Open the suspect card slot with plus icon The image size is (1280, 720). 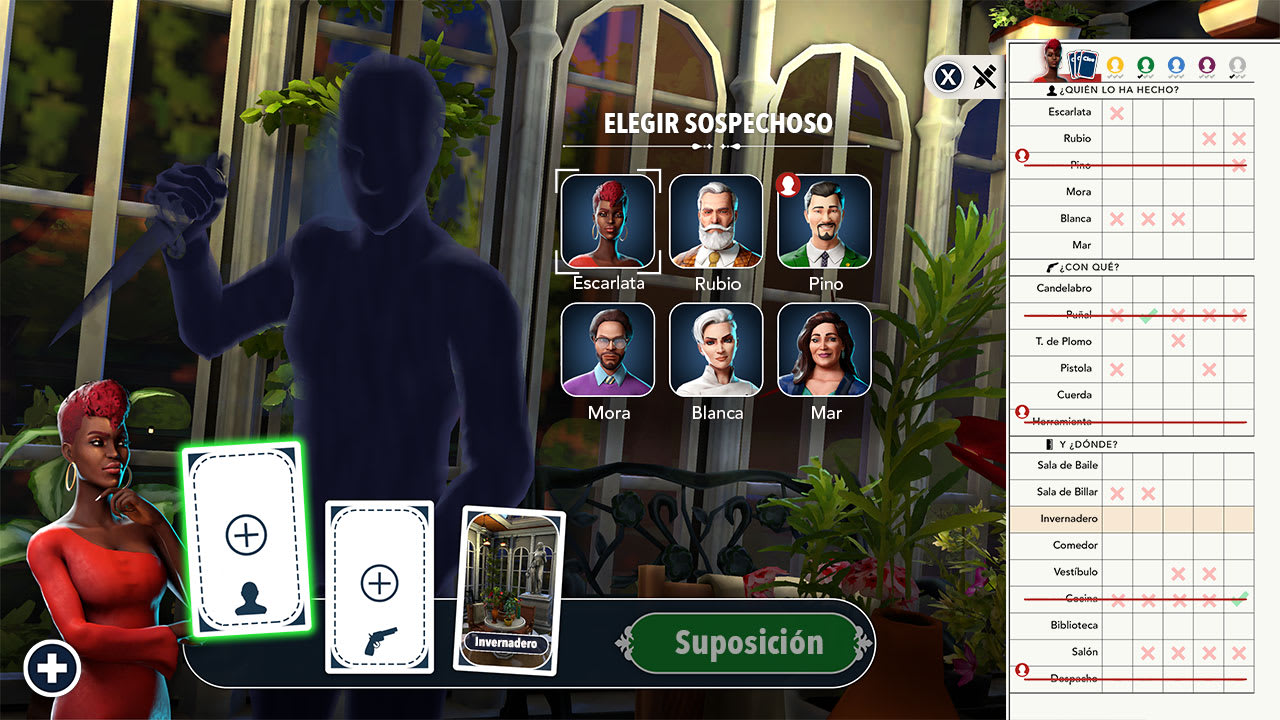(247, 538)
